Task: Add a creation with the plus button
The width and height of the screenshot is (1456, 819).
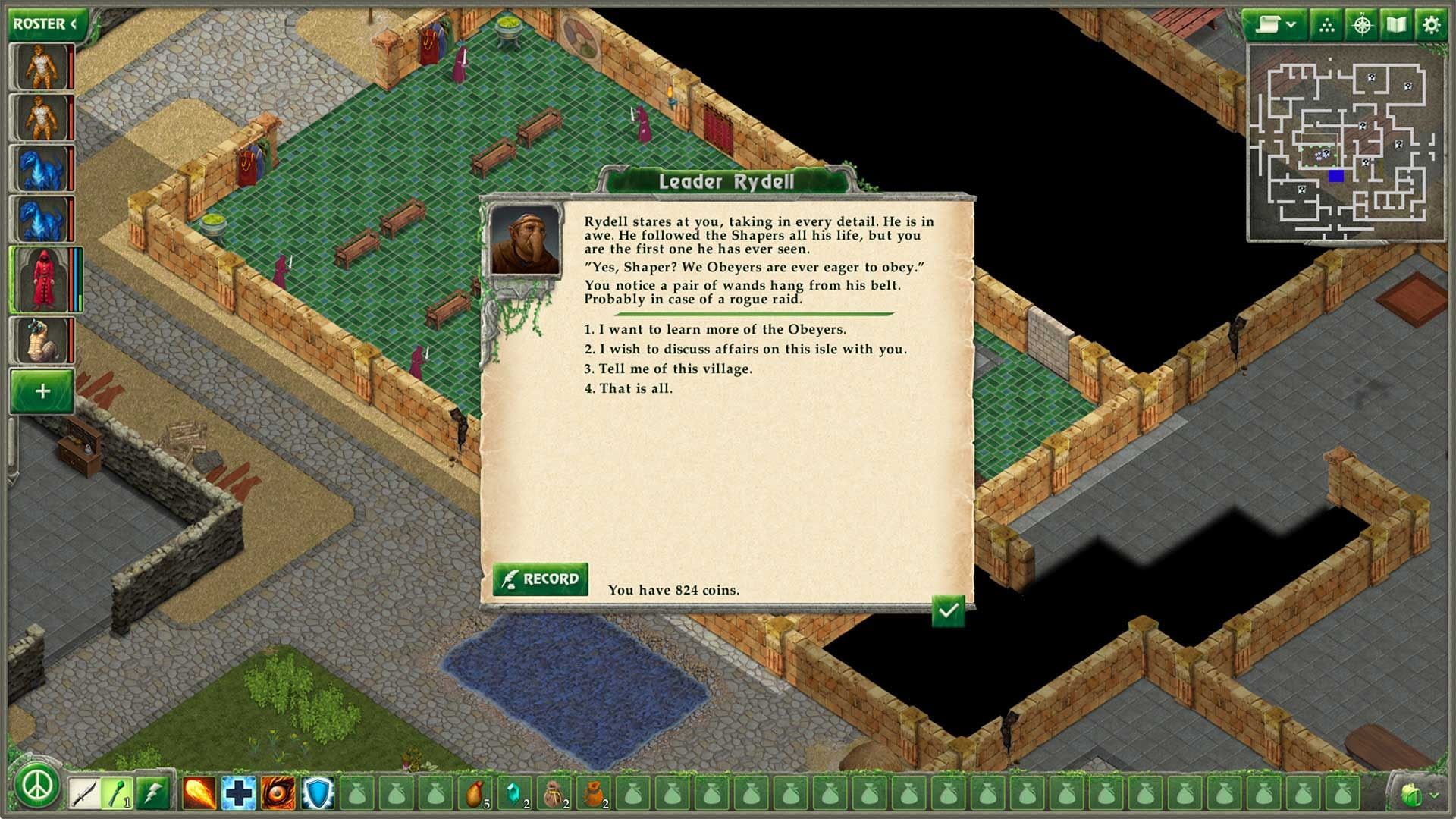Action: coord(42,391)
